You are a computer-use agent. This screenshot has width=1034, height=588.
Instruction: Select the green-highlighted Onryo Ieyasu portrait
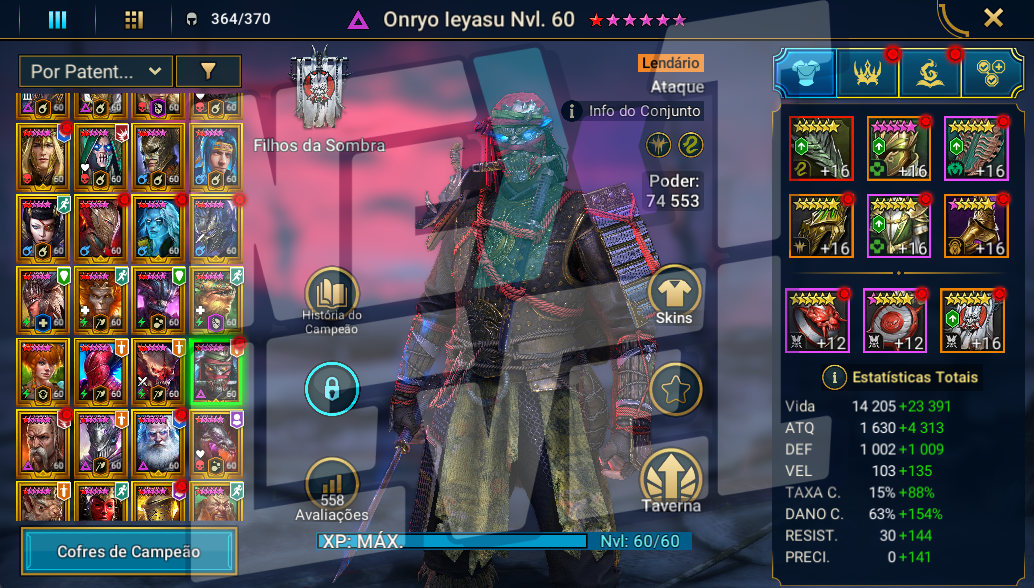tap(216, 371)
